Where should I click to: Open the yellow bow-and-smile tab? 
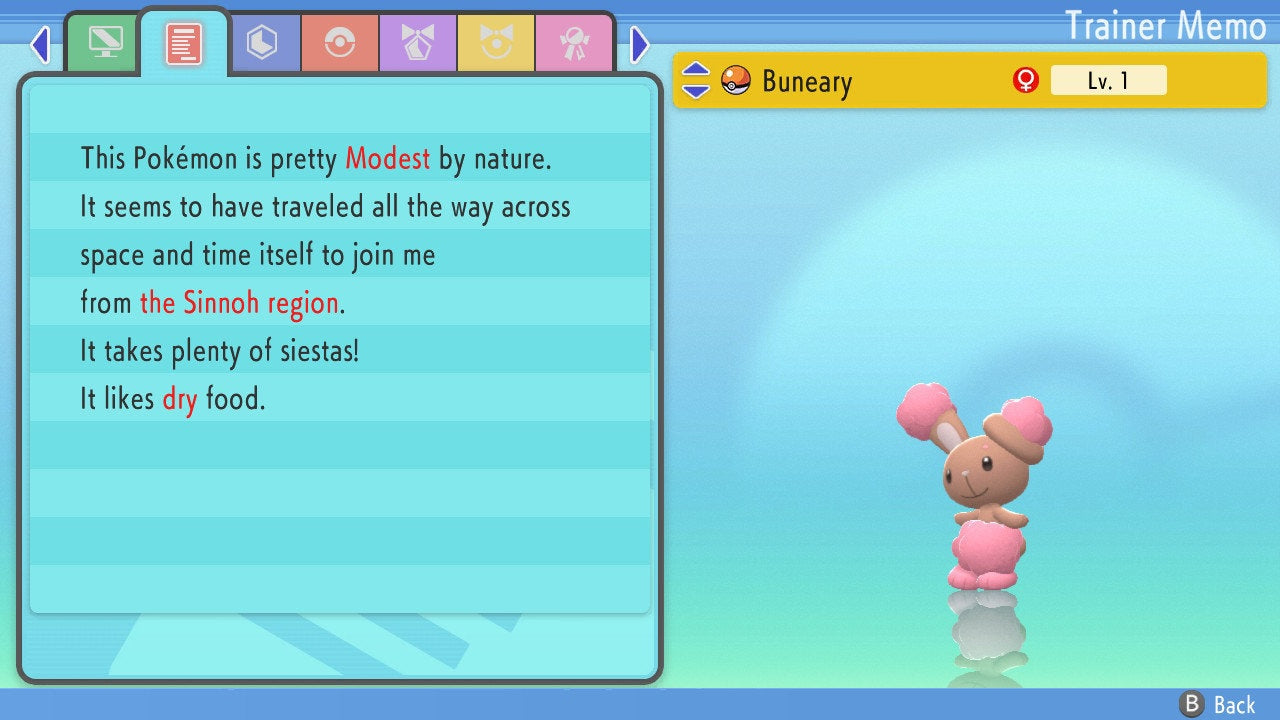(x=496, y=43)
